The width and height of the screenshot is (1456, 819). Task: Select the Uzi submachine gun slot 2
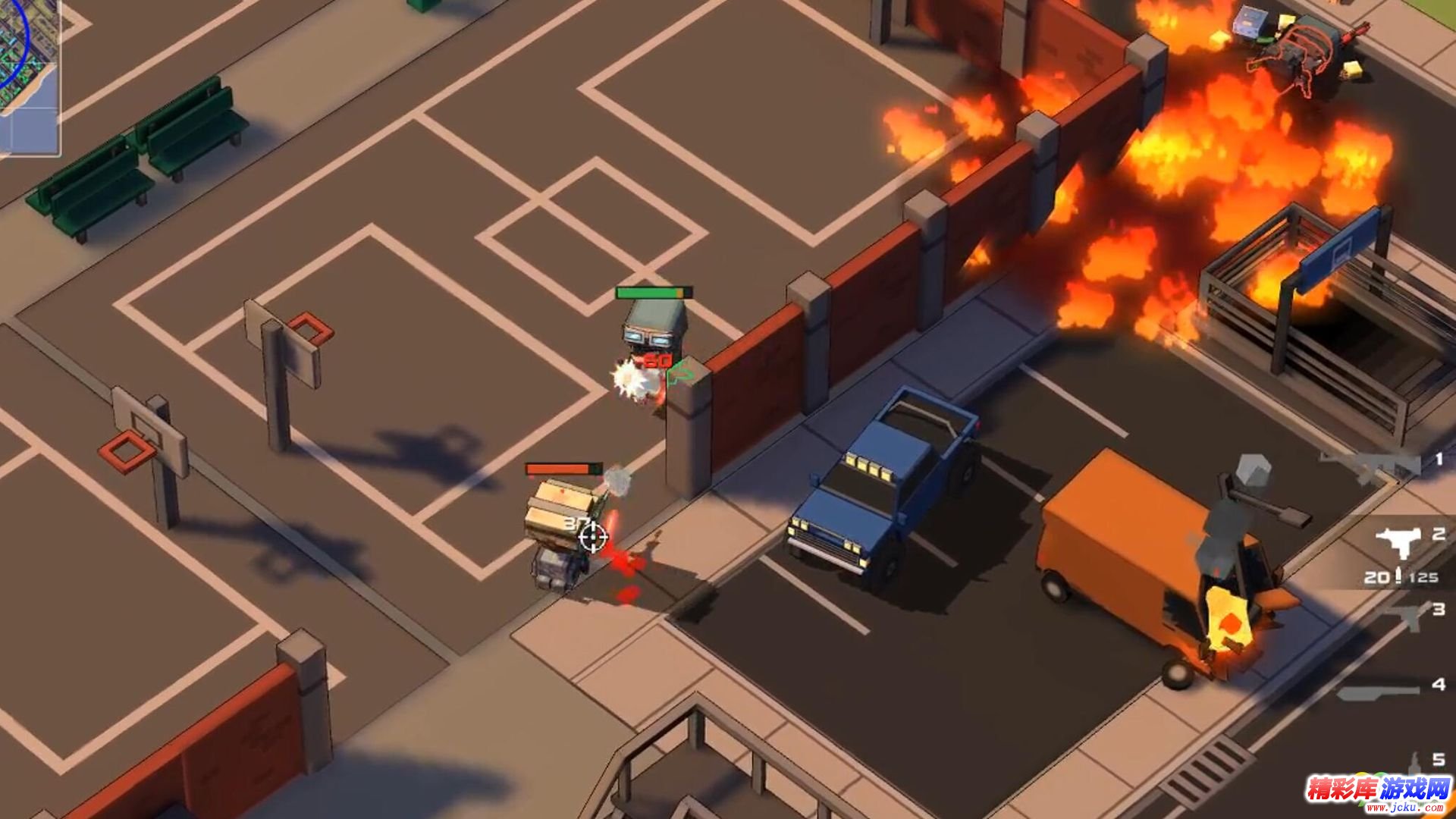pyautogui.click(x=1398, y=541)
